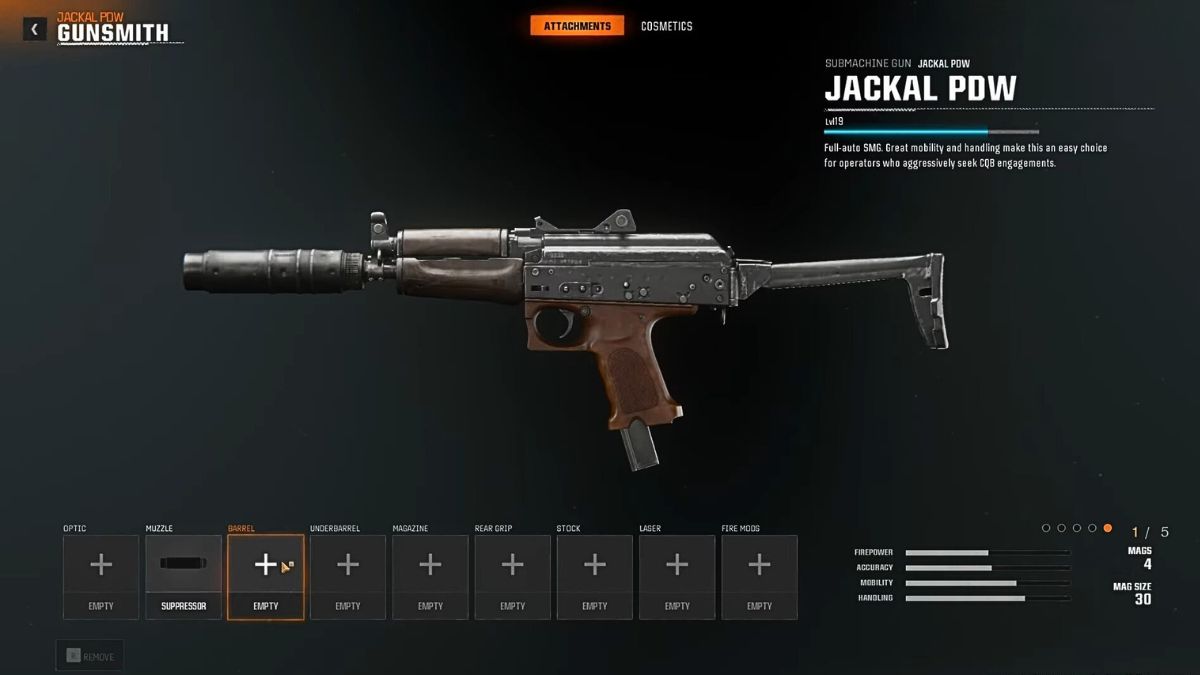1200x675 pixels.
Task: Open the Laser attachment slot
Action: click(677, 576)
